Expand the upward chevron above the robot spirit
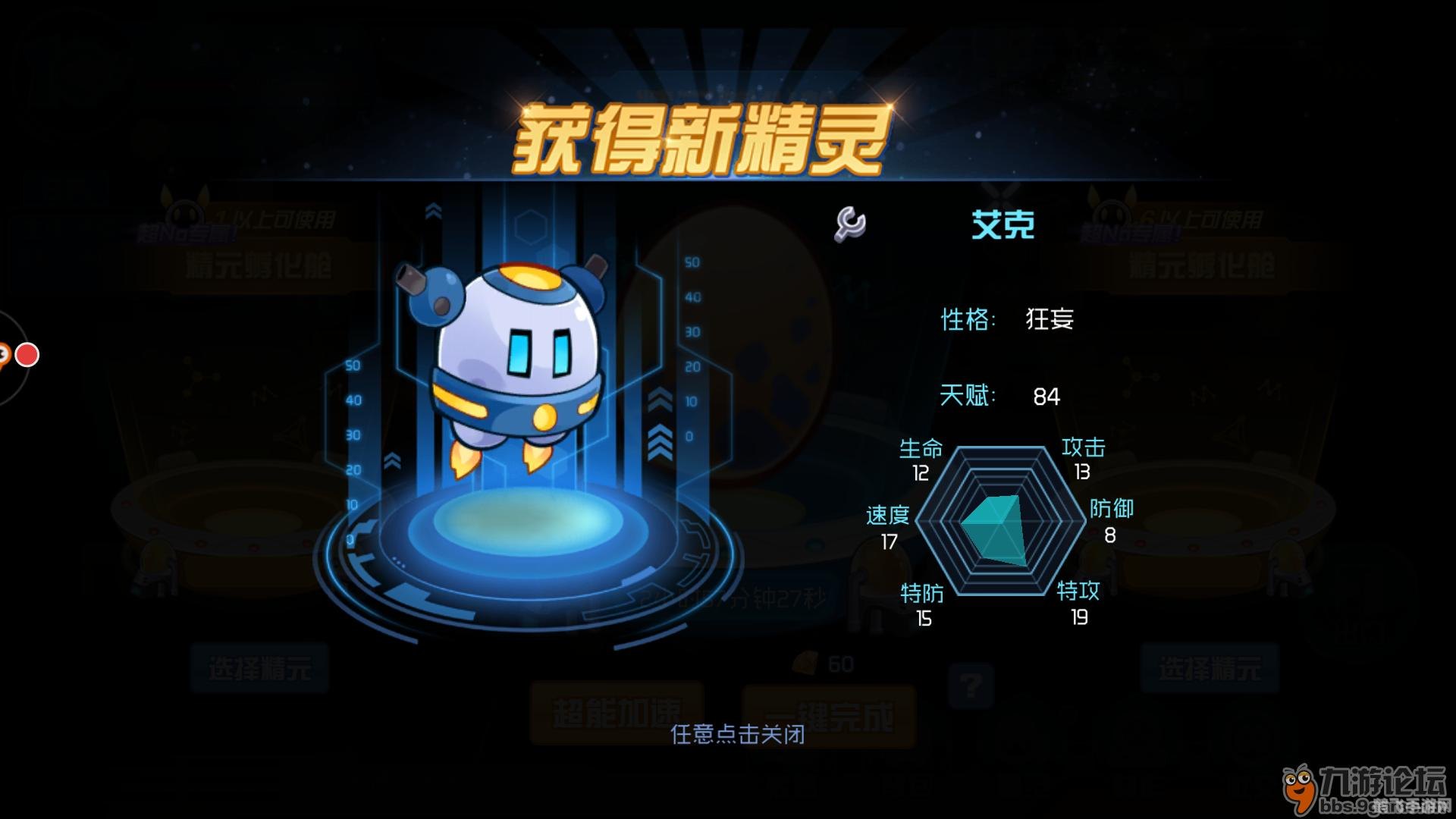 coord(431,210)
